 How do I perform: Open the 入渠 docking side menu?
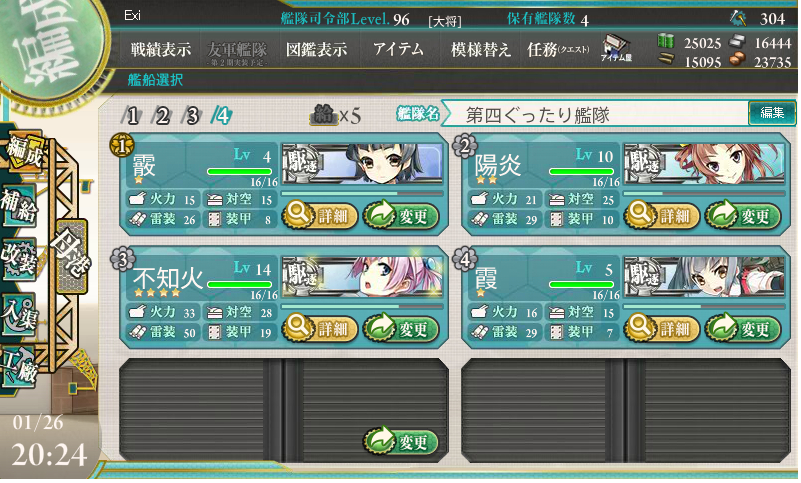(x=18, y=311)
